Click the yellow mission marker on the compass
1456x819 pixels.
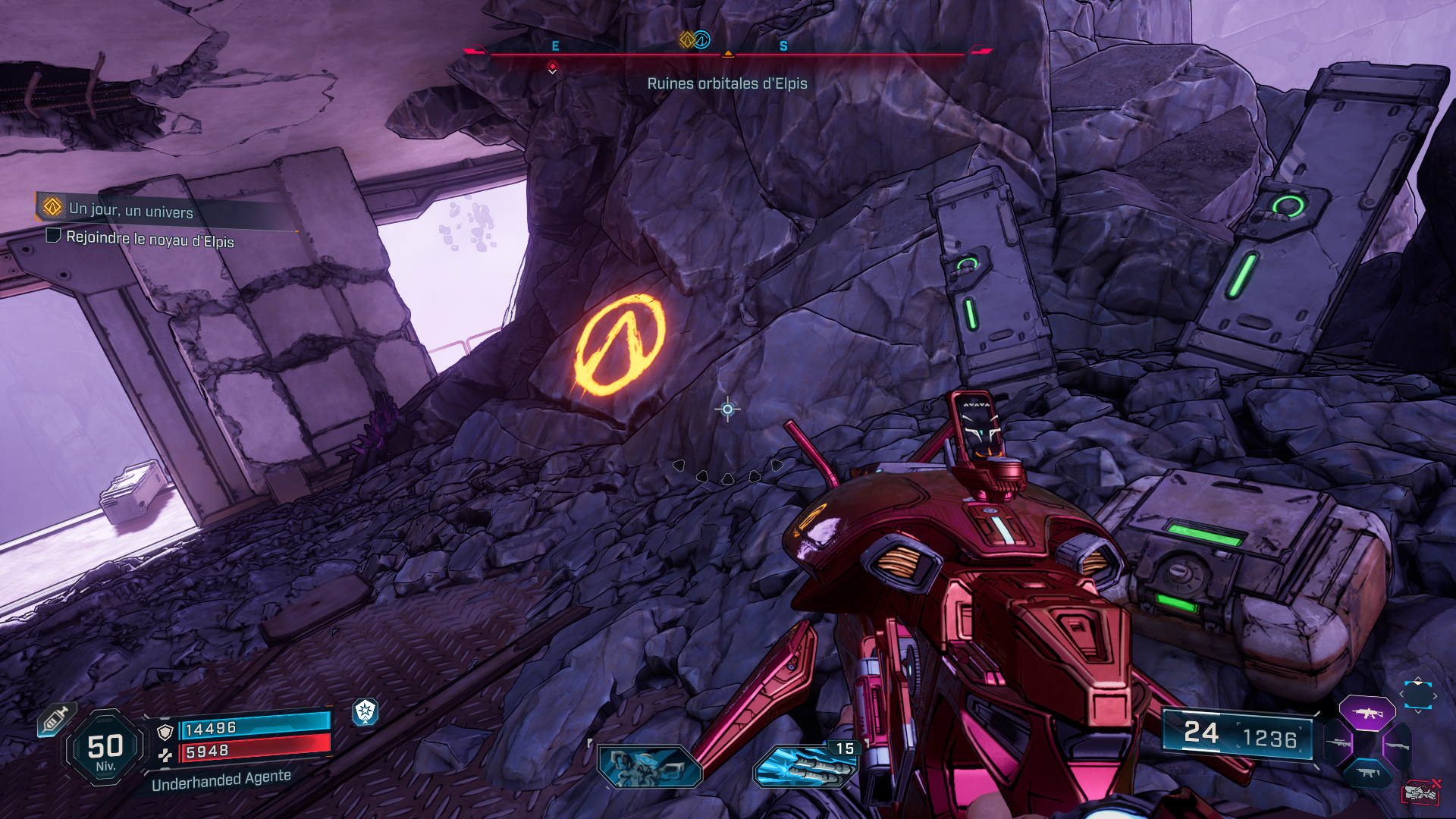687,39
